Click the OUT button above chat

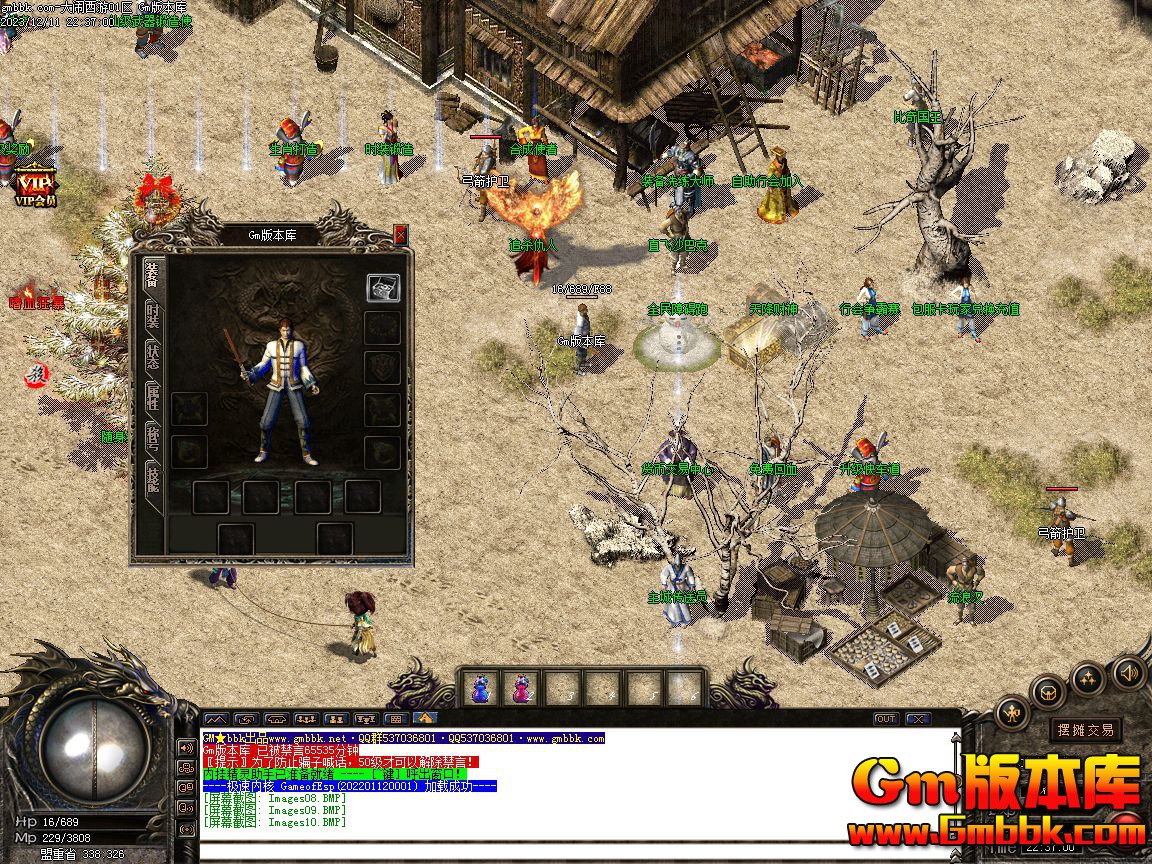click(885, 718)
